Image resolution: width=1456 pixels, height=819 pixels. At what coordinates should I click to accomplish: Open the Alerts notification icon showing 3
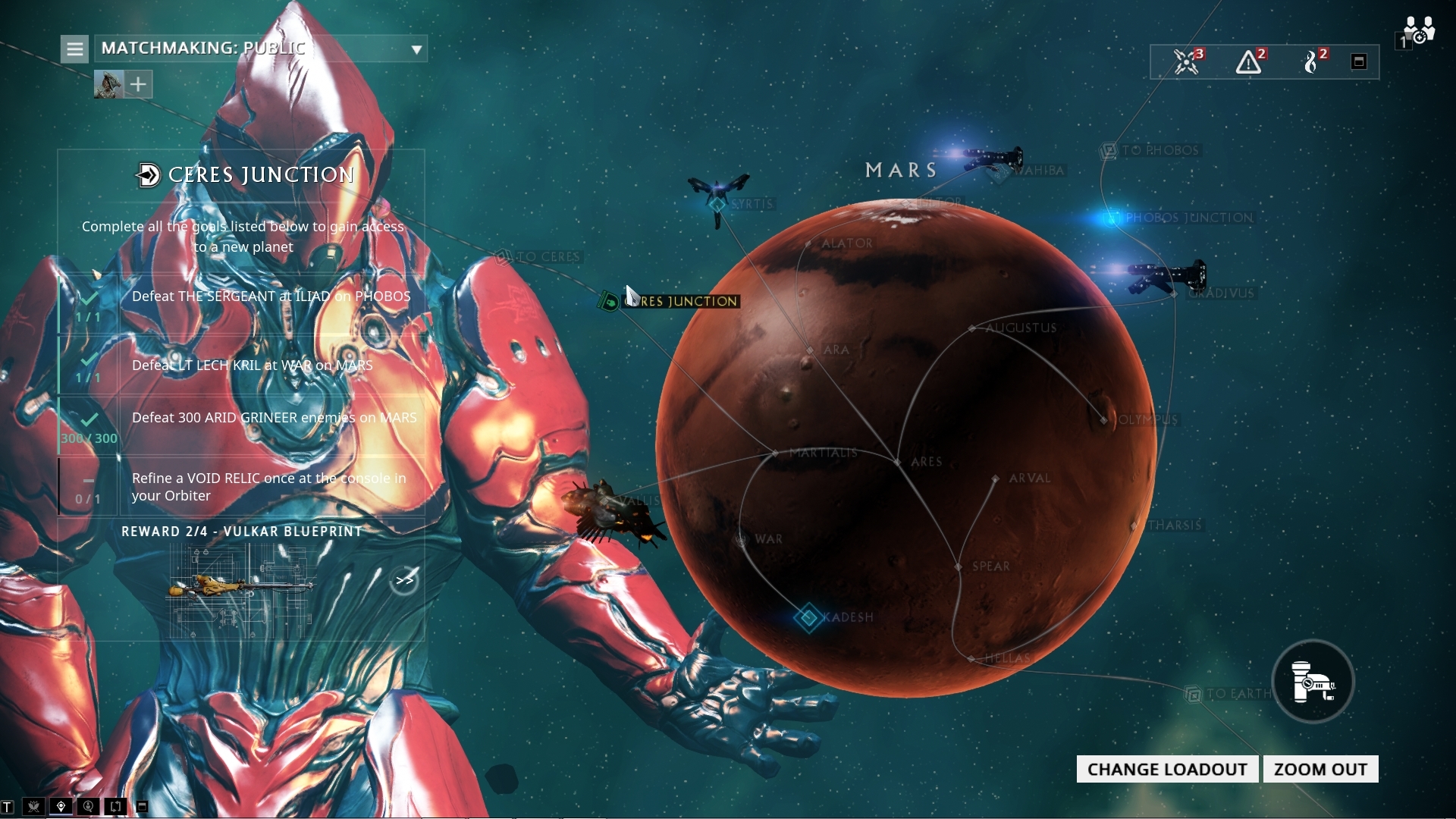click(1187, 62)
